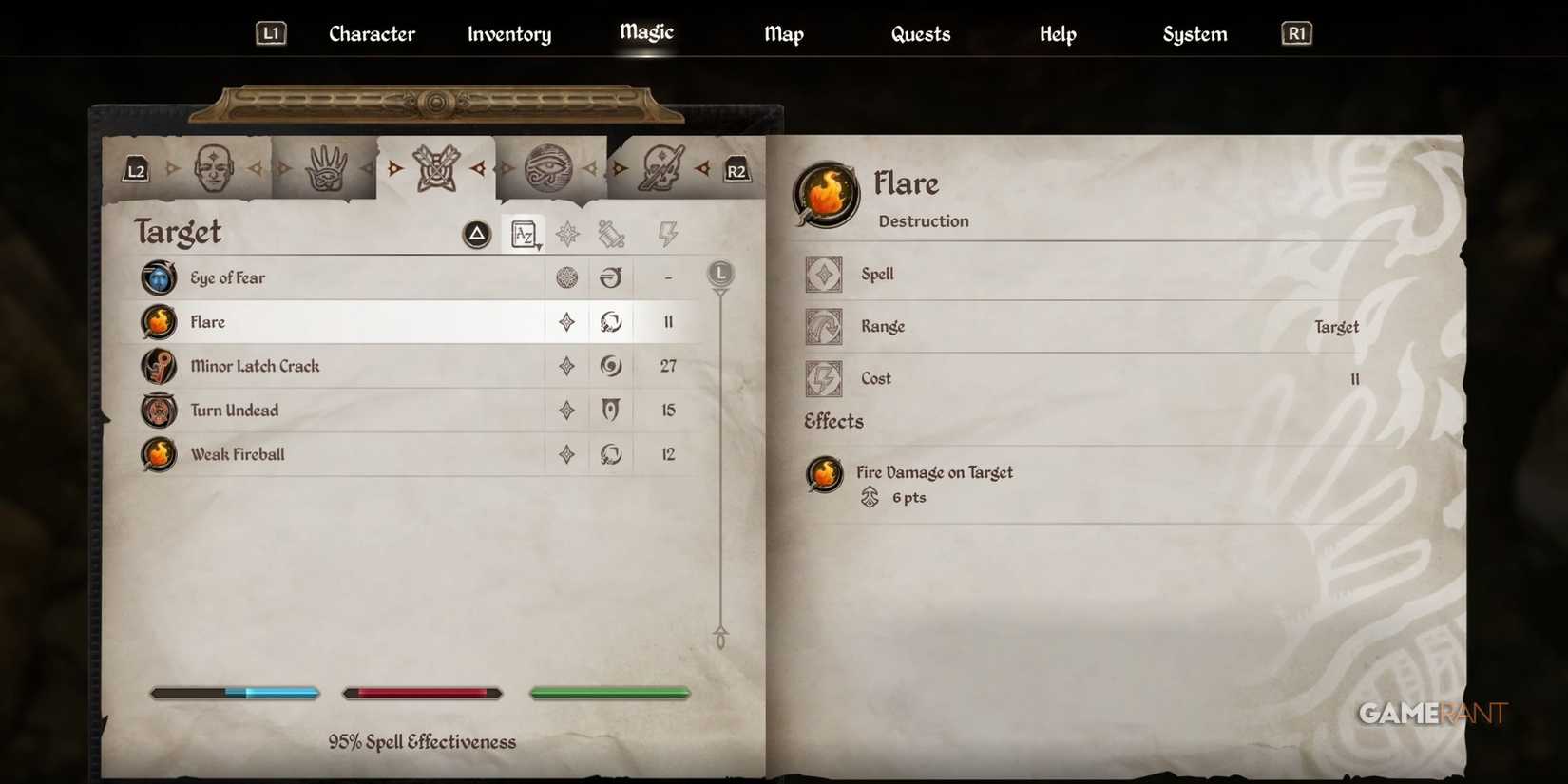Click the Fire Damage on Target effect icon
Screen dimensions: 1568x784
(824, 474)
